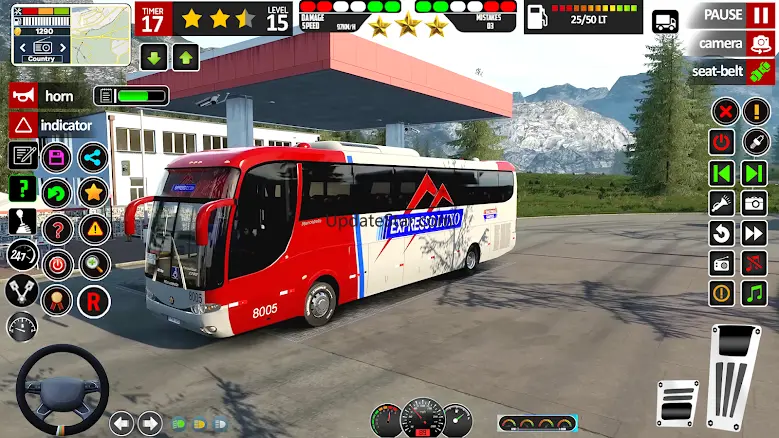
Task: Click the flashlight icon
Action: click(722, 203)
